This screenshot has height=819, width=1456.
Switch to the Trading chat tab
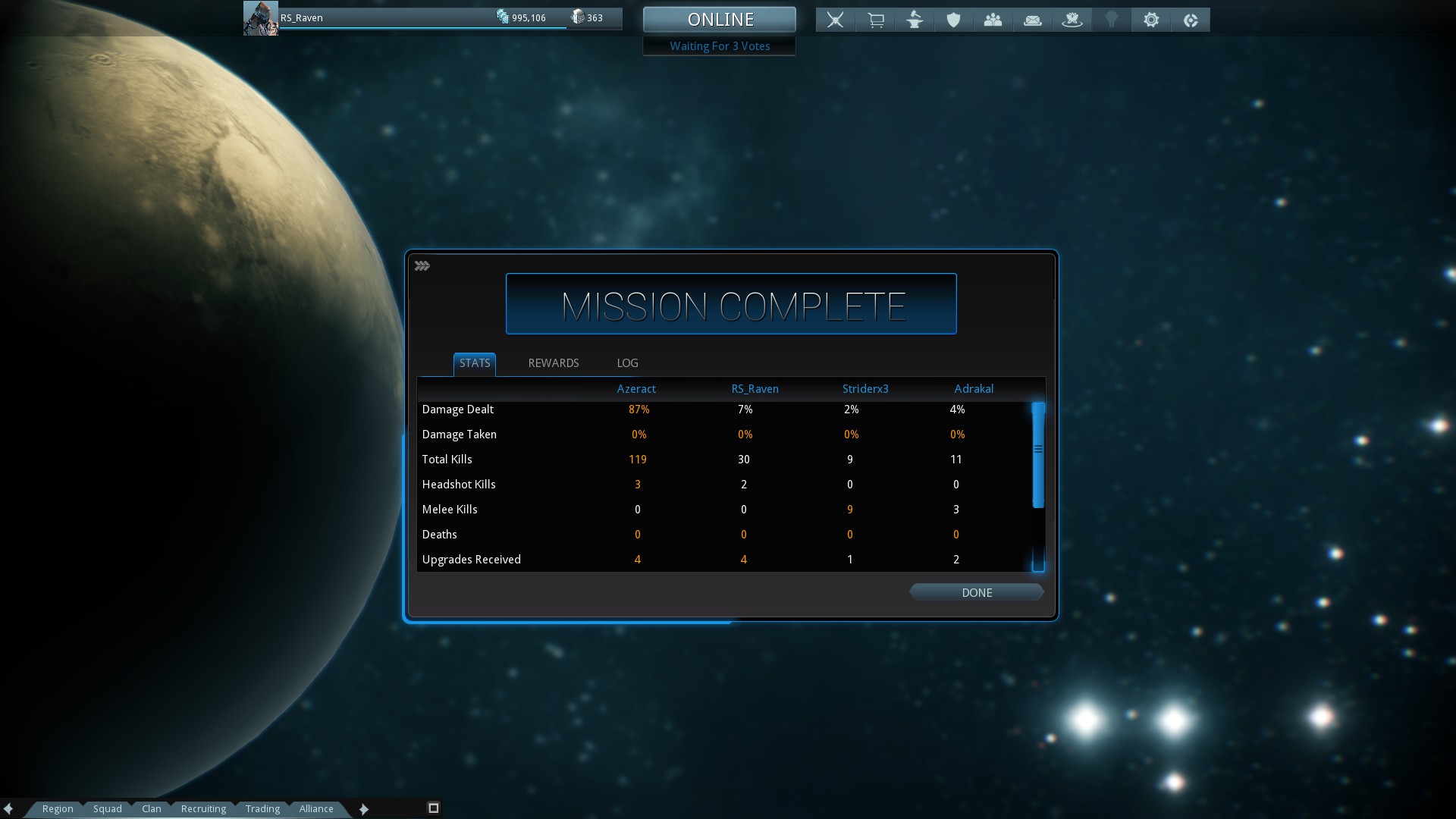click(x=262, y=808)
